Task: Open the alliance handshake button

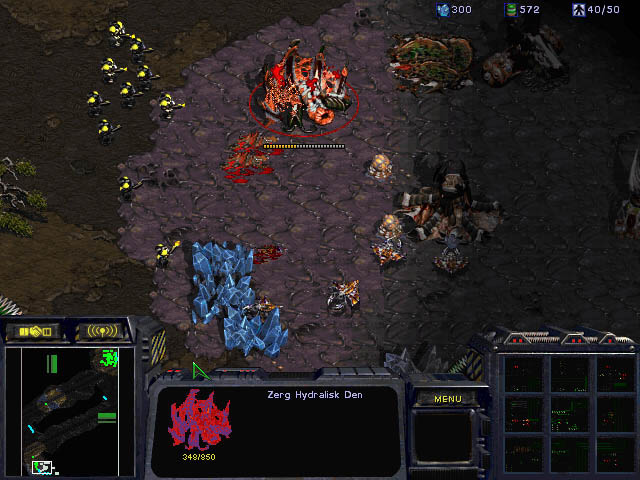Action: (x=33, y=331)
